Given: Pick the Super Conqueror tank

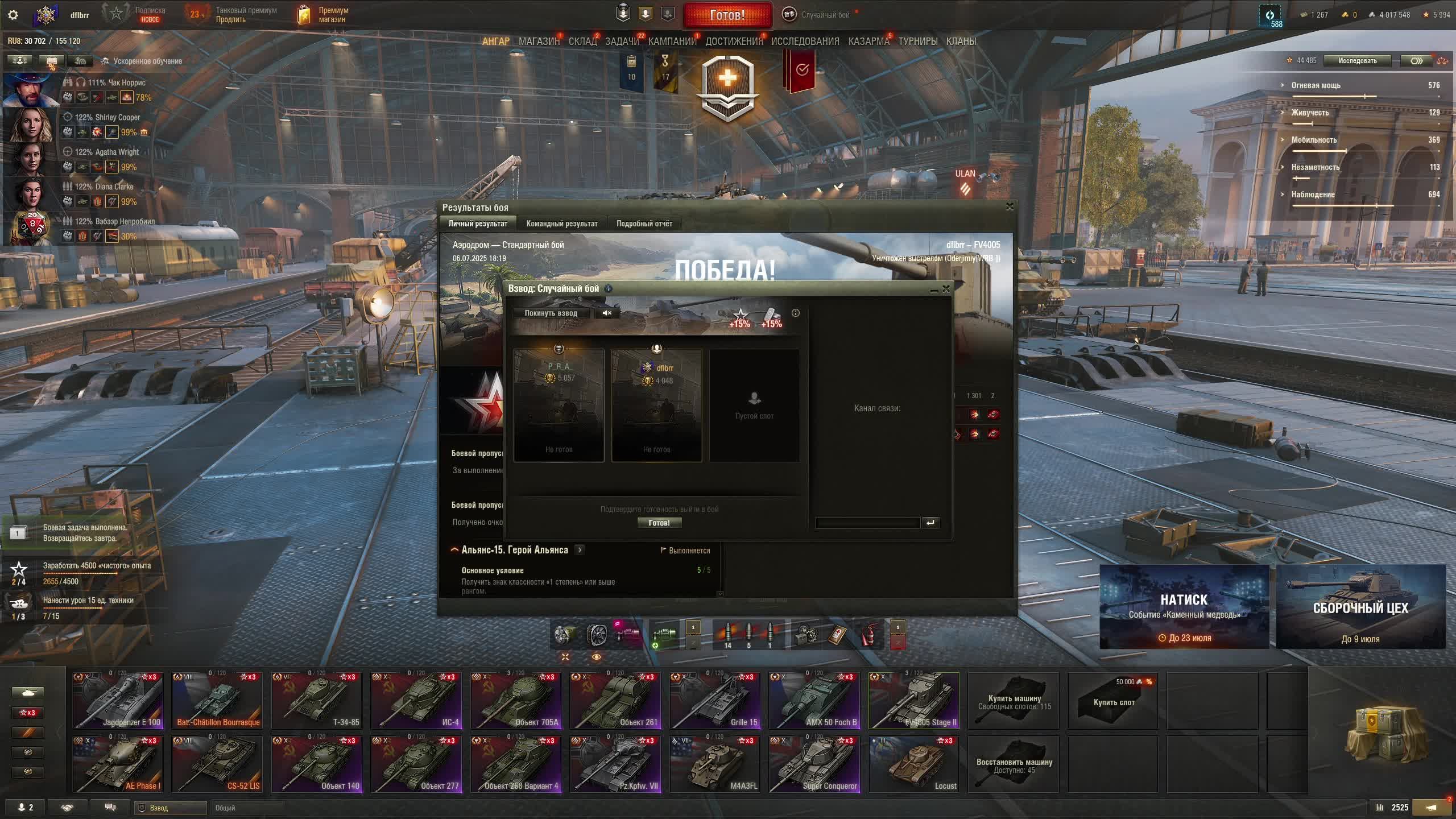Looking at the screenshot, I should tap(814, 764).
